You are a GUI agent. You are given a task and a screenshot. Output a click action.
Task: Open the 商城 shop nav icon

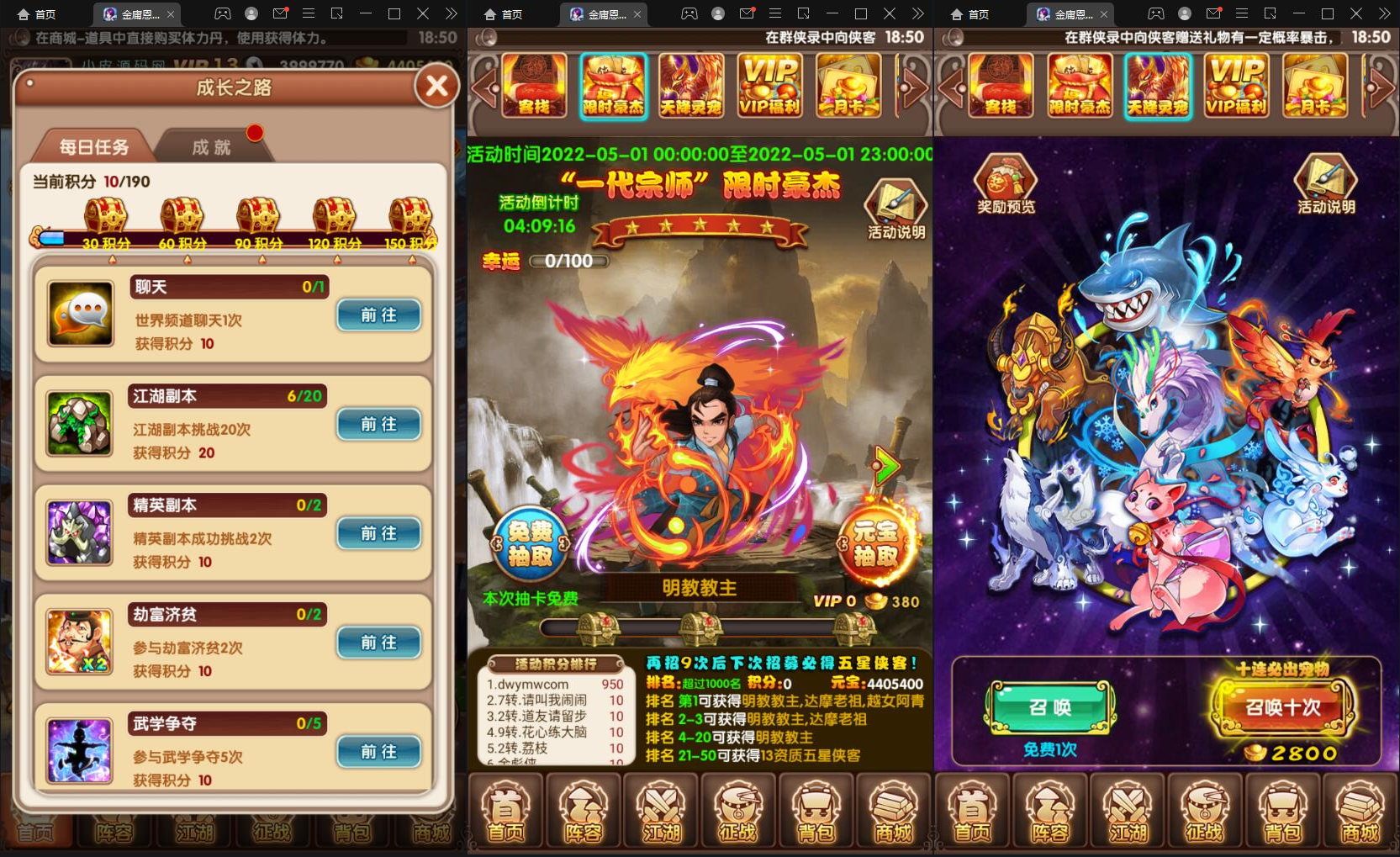point(894,810)
